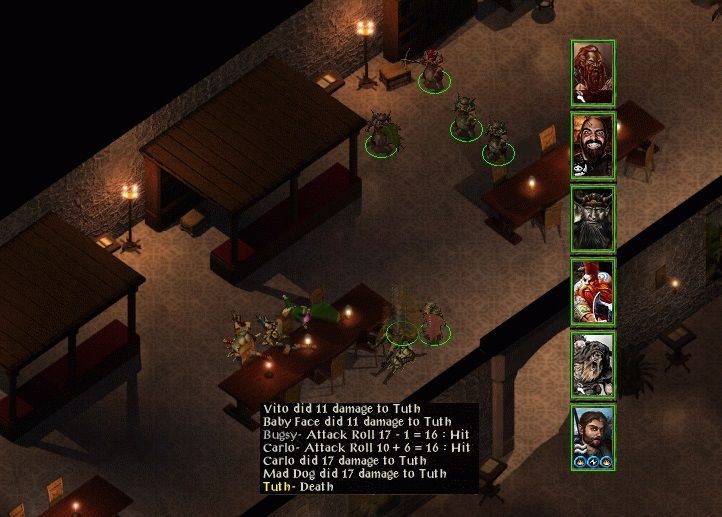Choose the portrait with blue status icons
The height and width of the screenshot is (517, 722).
point(593,436)
